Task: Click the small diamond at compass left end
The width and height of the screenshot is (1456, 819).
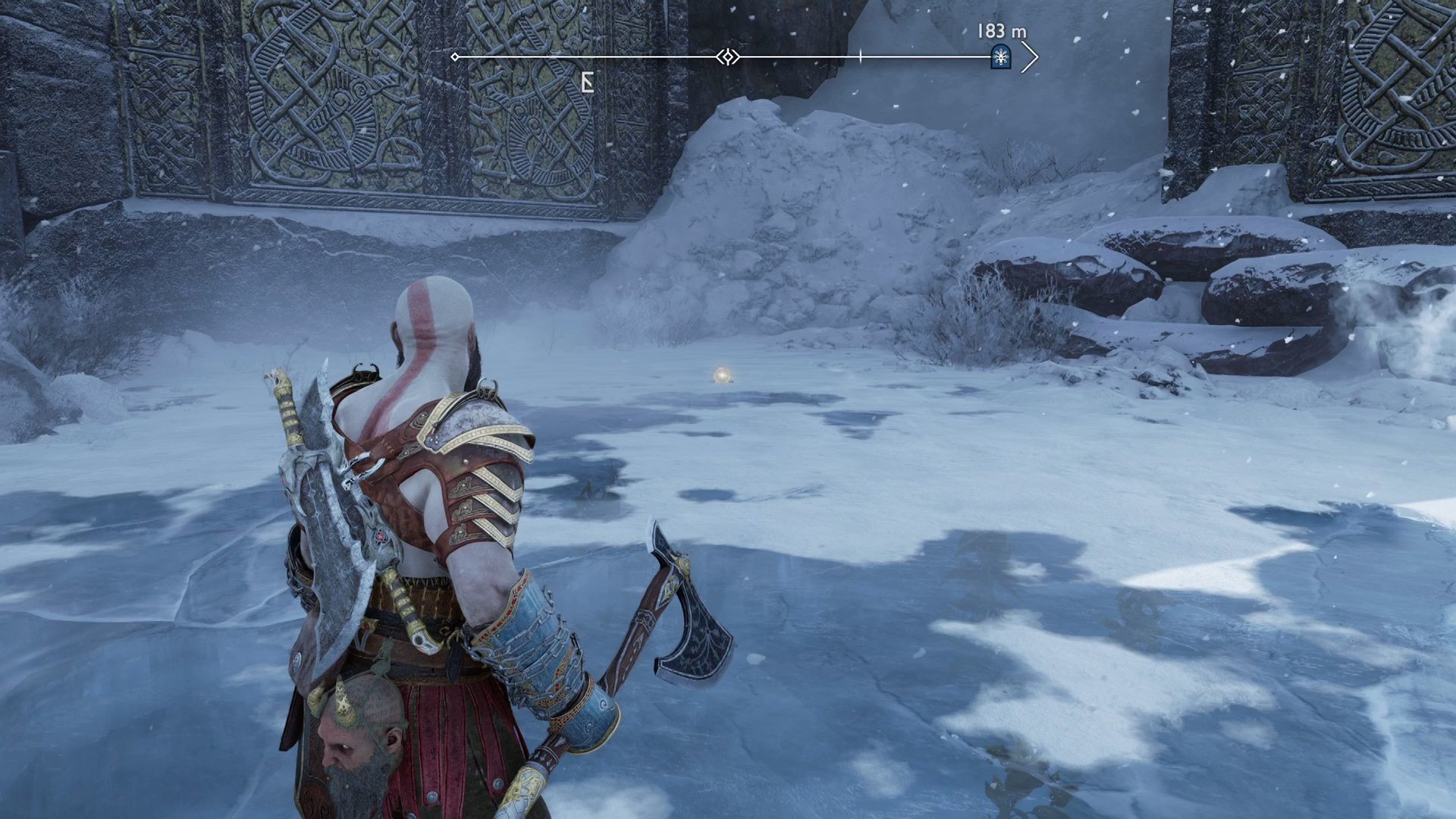Action: [455, 55]
